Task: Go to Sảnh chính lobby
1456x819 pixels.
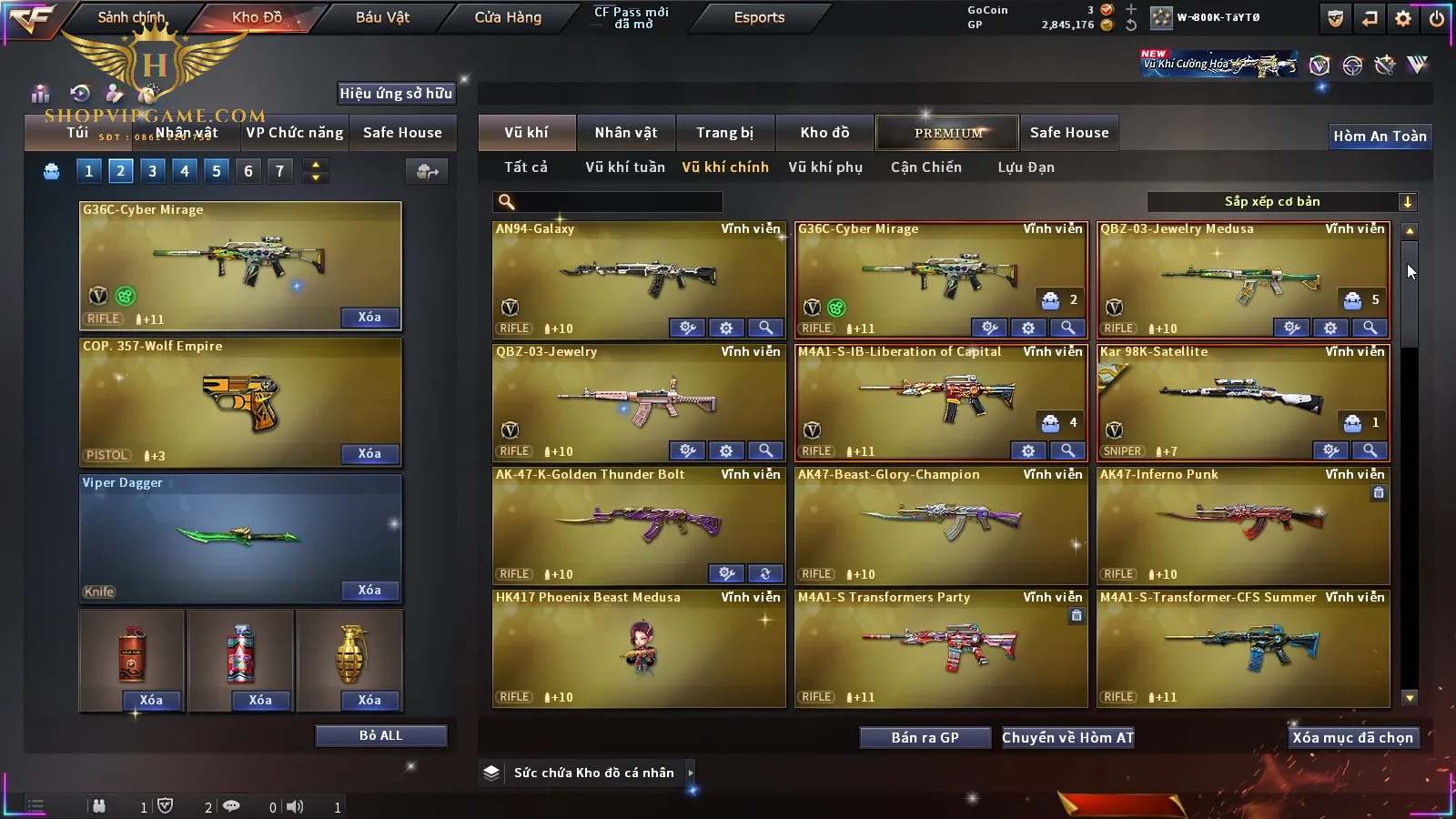Action: (x=131, y=17)
